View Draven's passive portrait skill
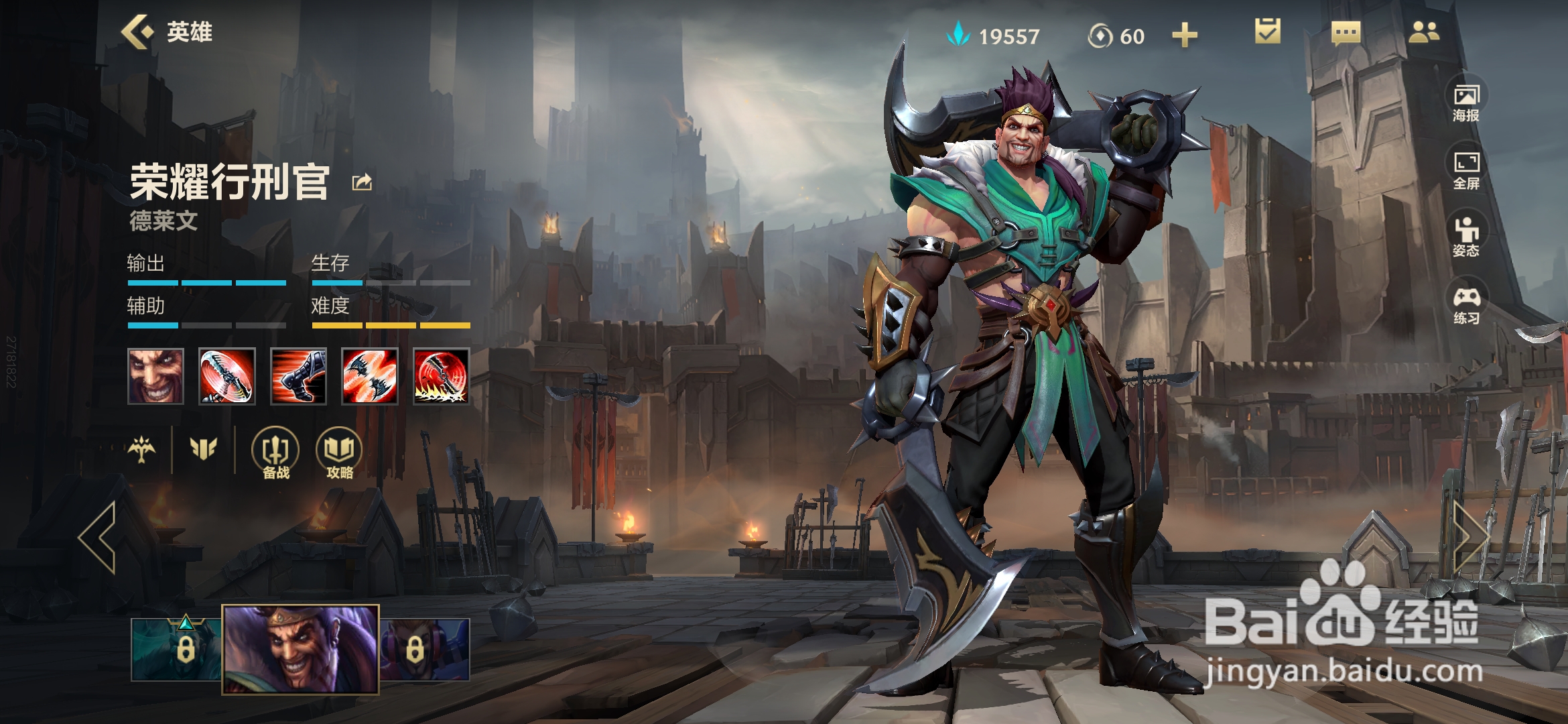 155,376
